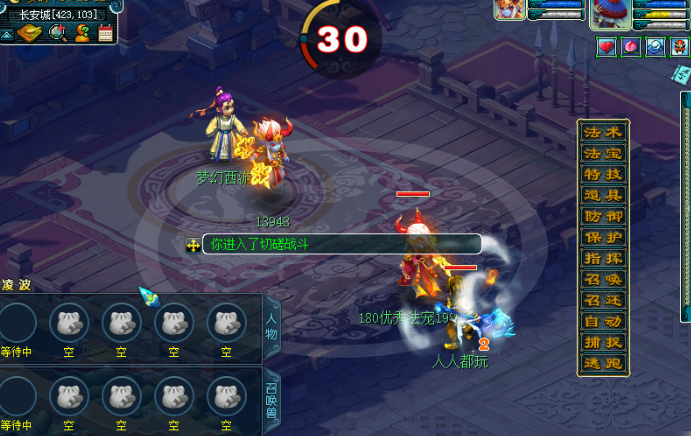Click 逃跑 to flee the battle
The image size is (691, 436).
603,364
